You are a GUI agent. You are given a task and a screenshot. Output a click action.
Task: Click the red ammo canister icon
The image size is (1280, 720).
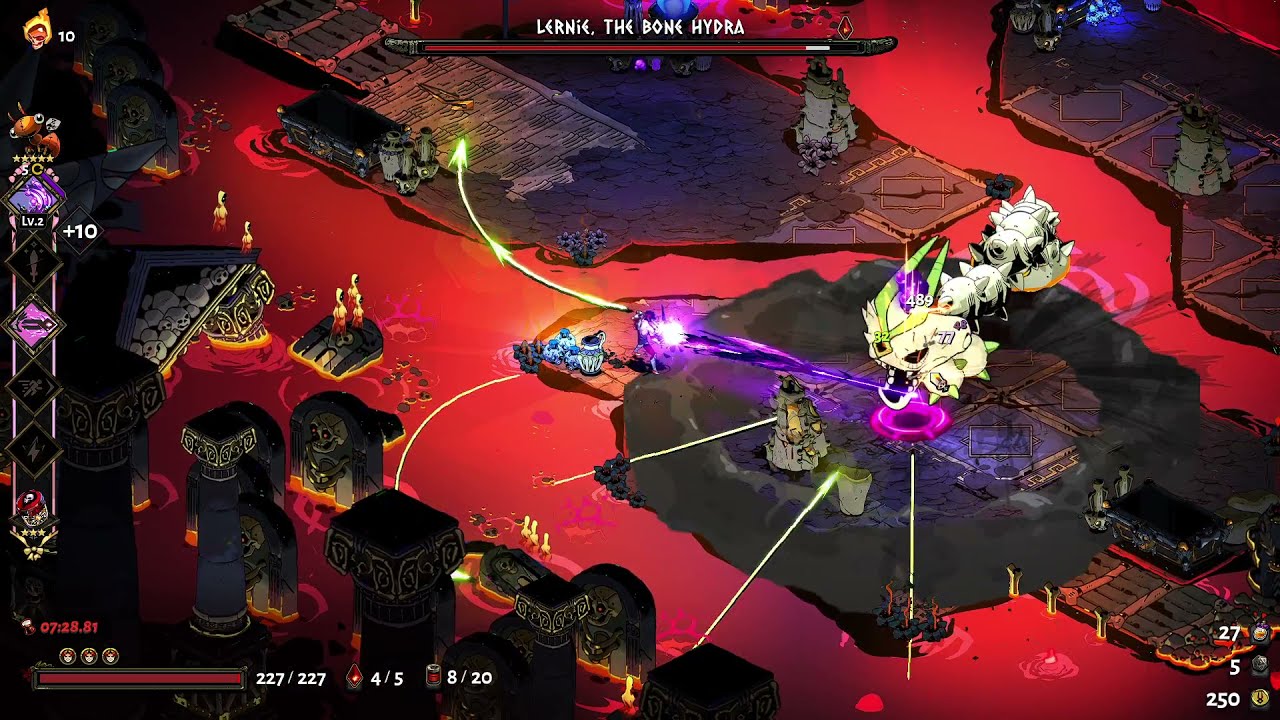432,678
